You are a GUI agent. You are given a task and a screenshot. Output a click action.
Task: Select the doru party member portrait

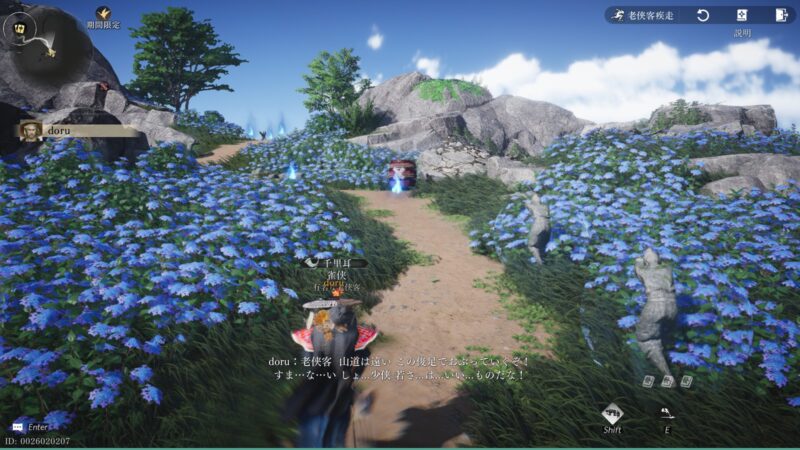tap(32, 130)
